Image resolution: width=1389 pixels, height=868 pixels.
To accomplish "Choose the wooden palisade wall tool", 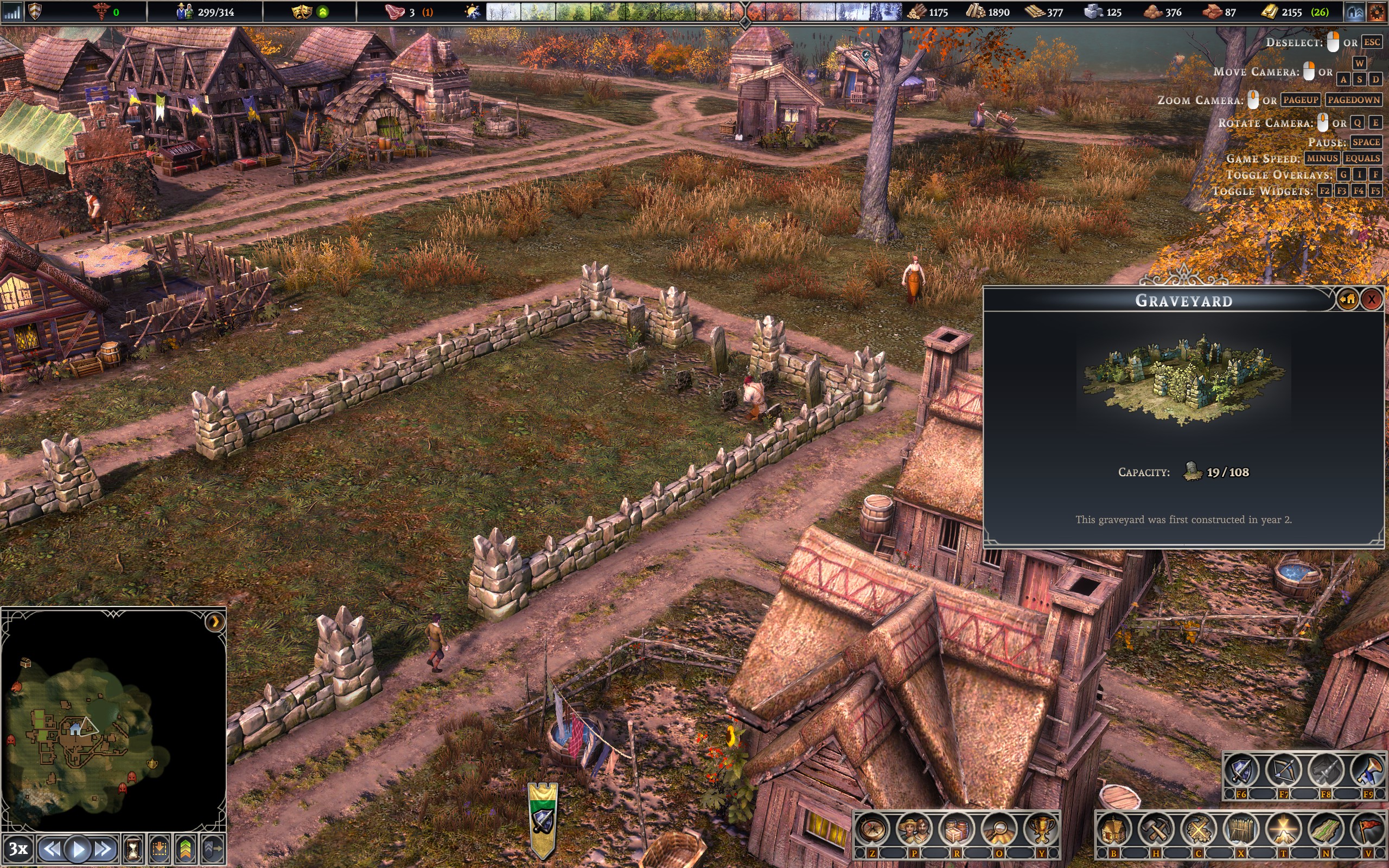I will (x=1241, y=829).
